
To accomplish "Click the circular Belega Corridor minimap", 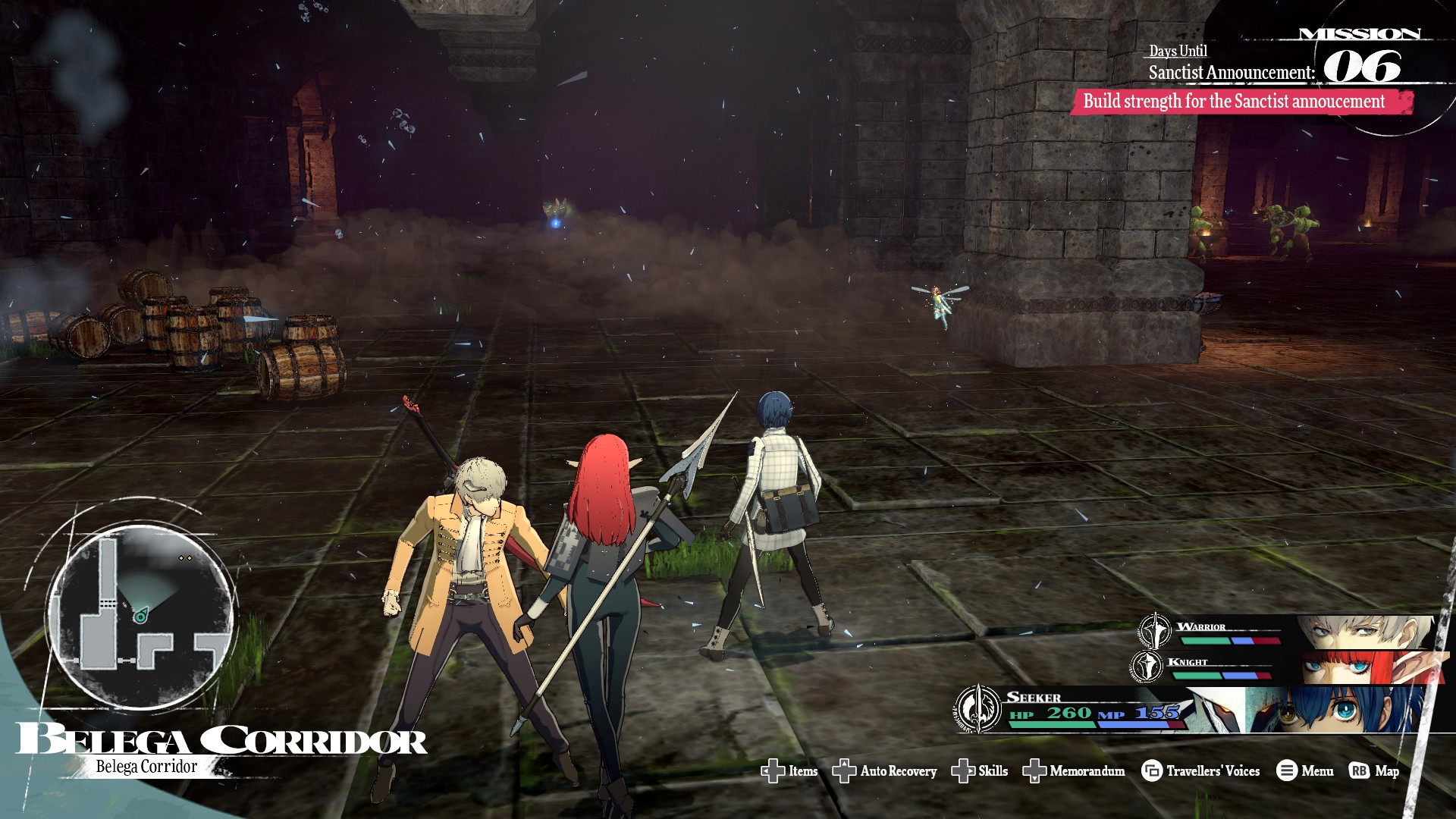I will tap(140, 613).
